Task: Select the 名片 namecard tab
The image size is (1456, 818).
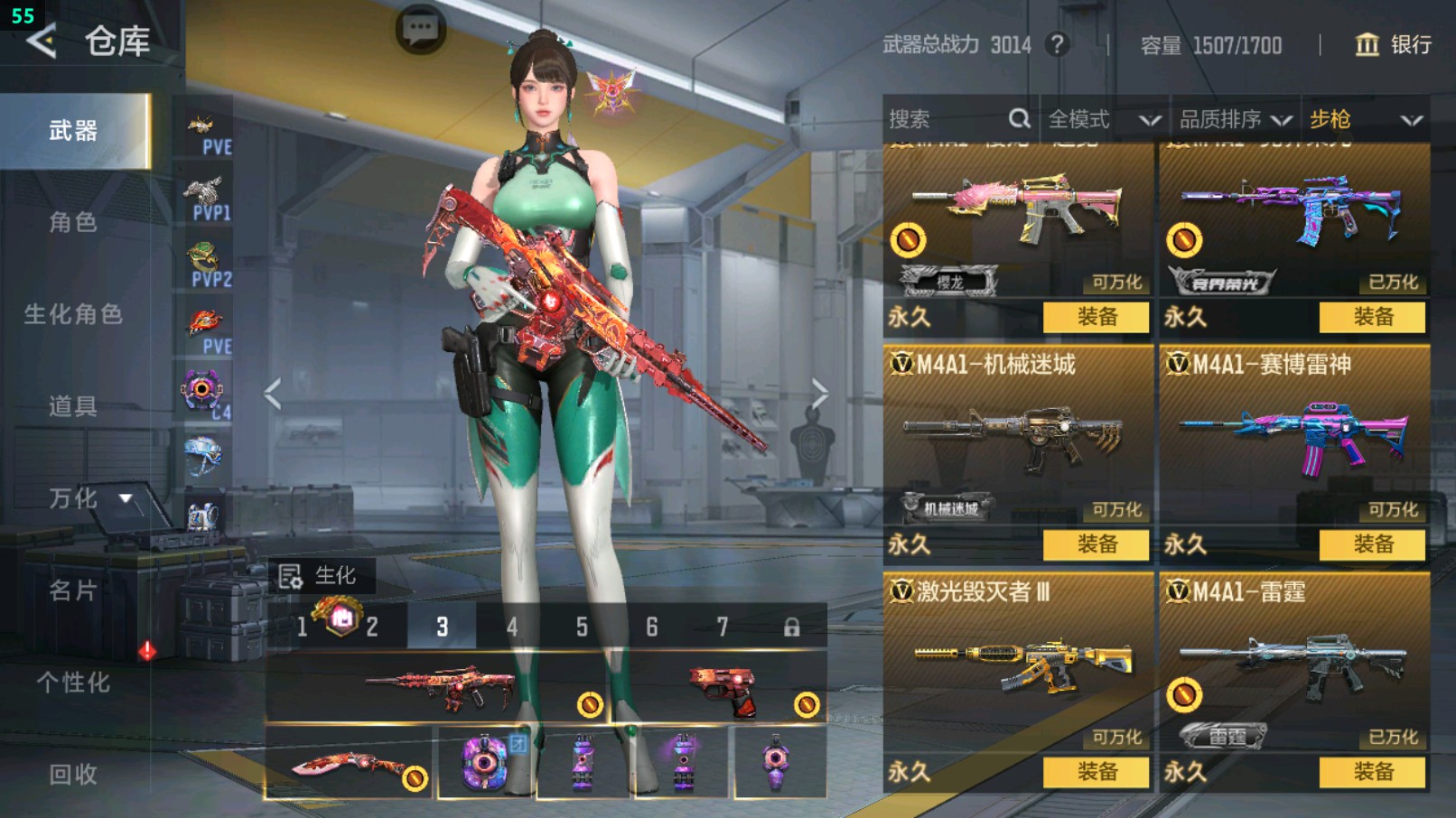Action: [73, 590]
